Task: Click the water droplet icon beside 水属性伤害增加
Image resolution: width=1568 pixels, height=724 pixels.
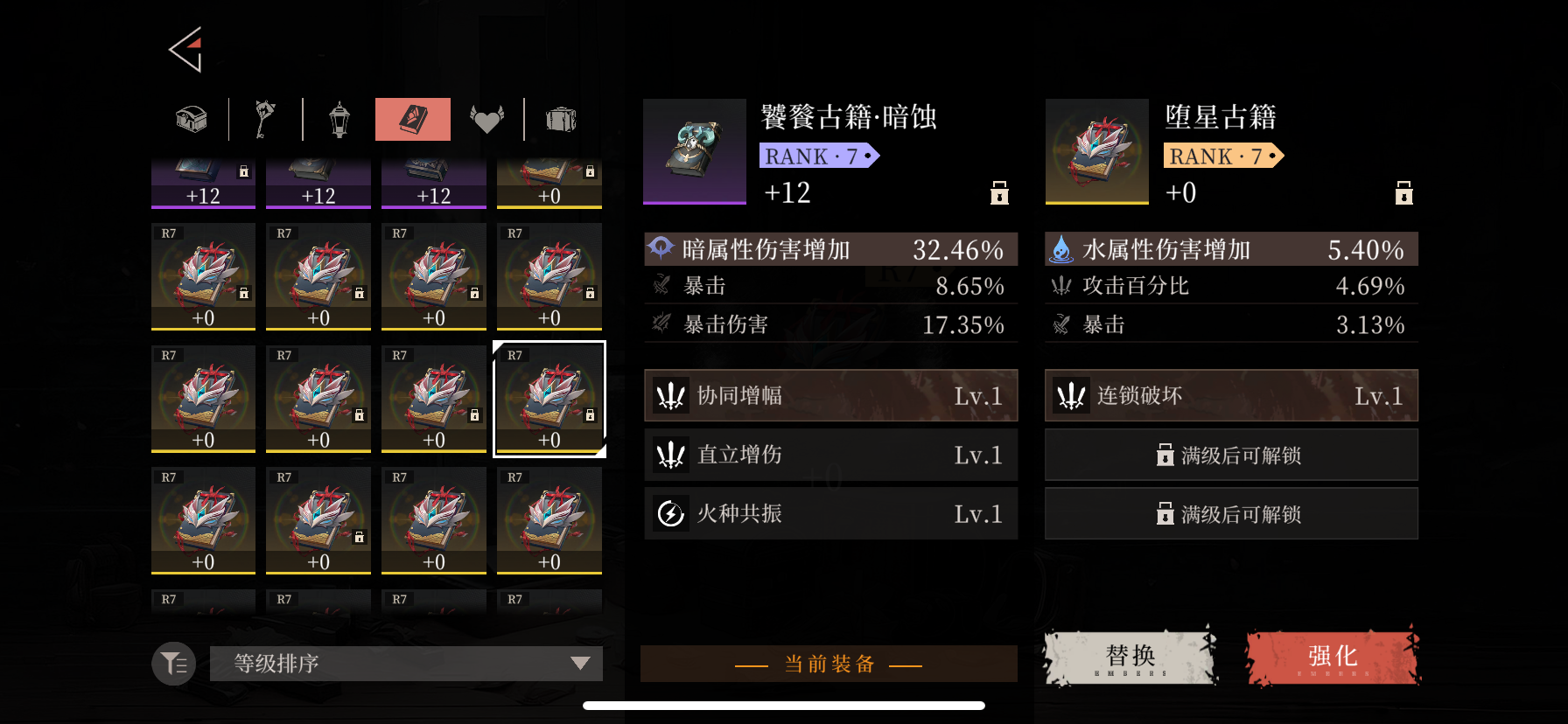Action: click(1060, 248)
